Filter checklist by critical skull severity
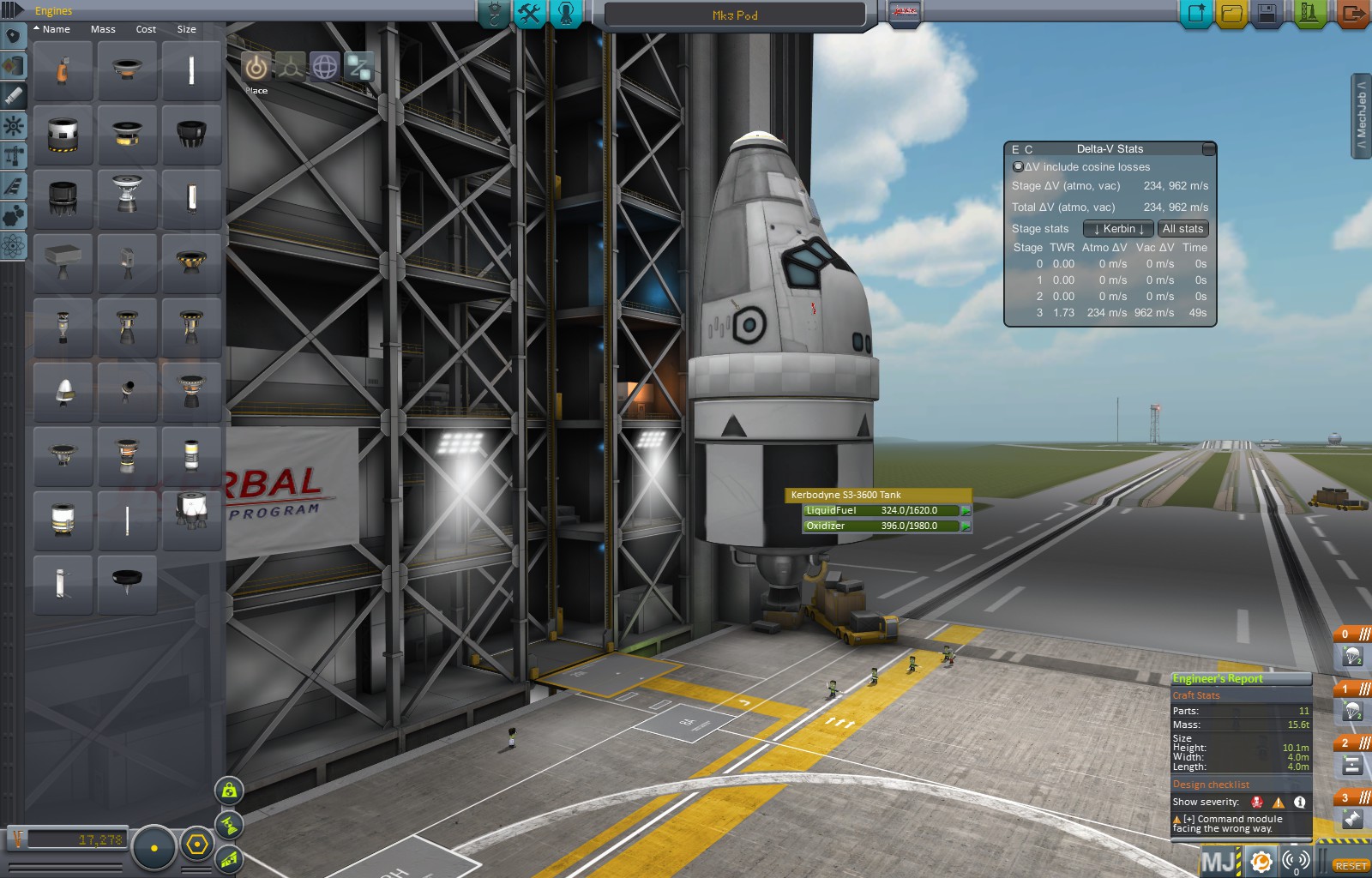Viewport: 1372px width, 878px height. pos(1257,803)
